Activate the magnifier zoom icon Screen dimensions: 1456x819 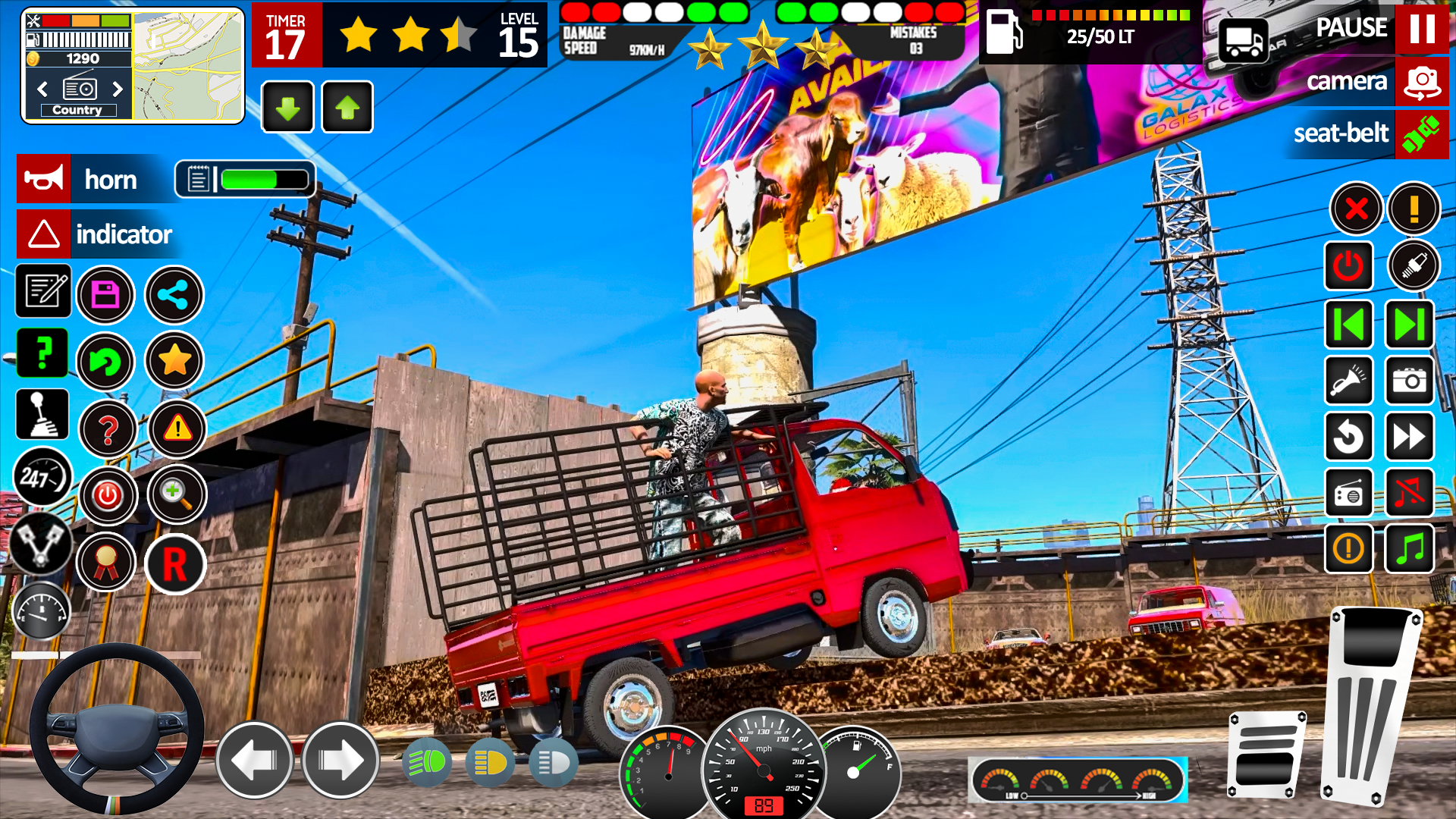point(177,494)
